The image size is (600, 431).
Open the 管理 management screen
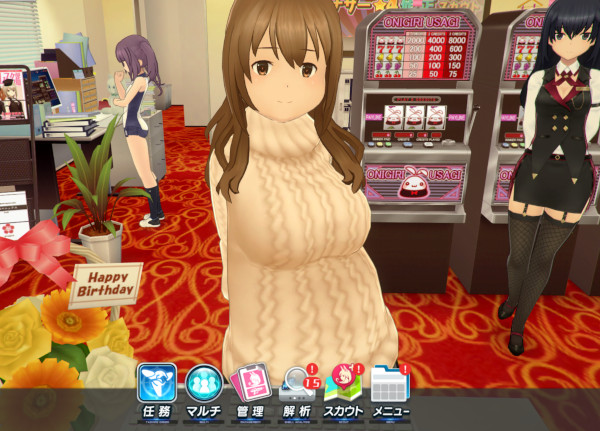point(250,388)
